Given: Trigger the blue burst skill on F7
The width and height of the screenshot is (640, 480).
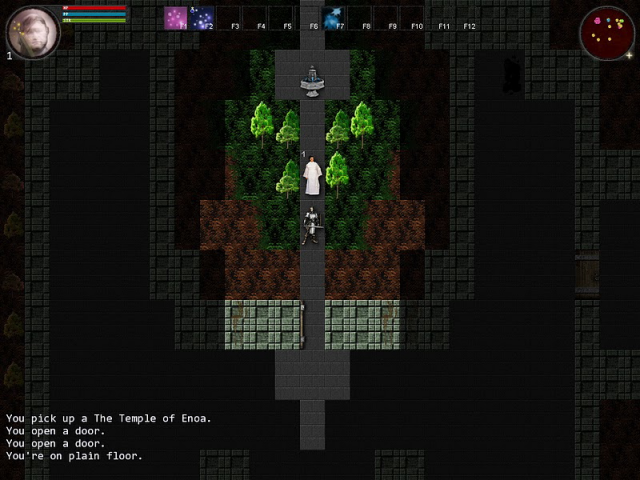Looking at the screenshot, I should click(x=333, y=18).
